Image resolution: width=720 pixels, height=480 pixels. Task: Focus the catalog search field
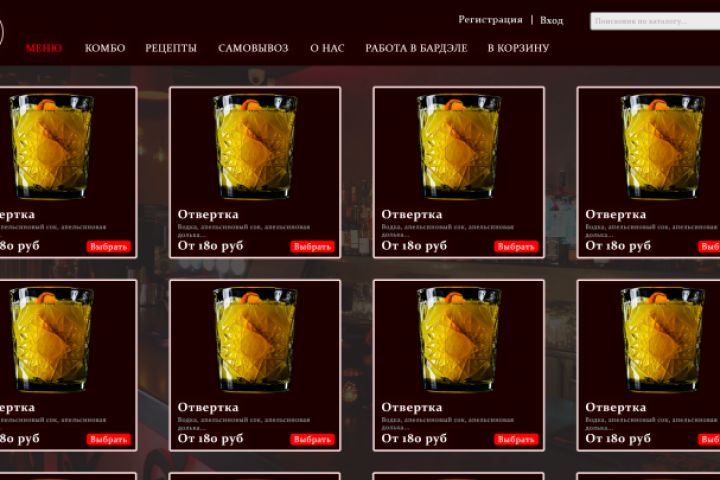(x=655, y=21)
